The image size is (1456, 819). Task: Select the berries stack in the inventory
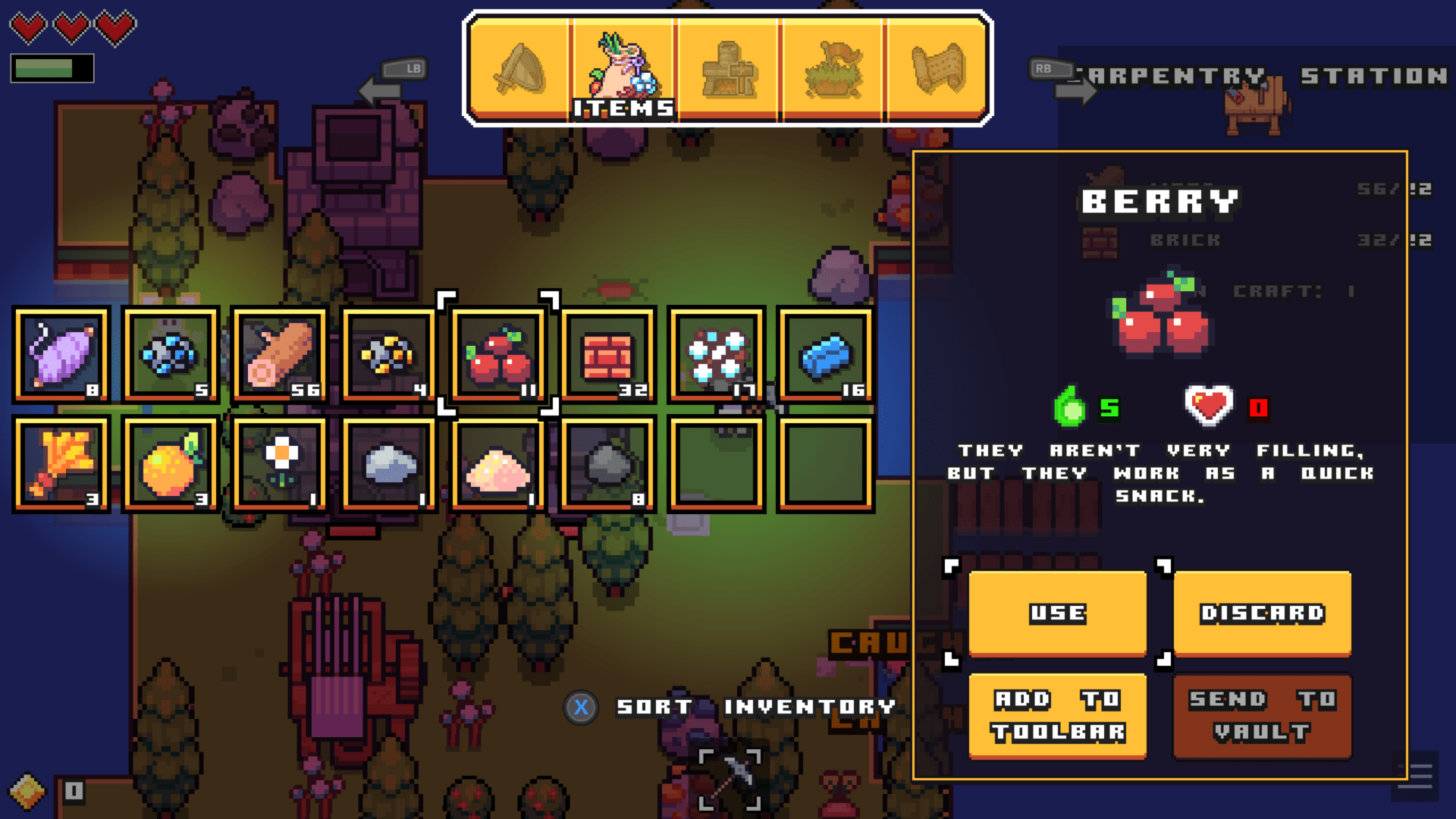497,353
